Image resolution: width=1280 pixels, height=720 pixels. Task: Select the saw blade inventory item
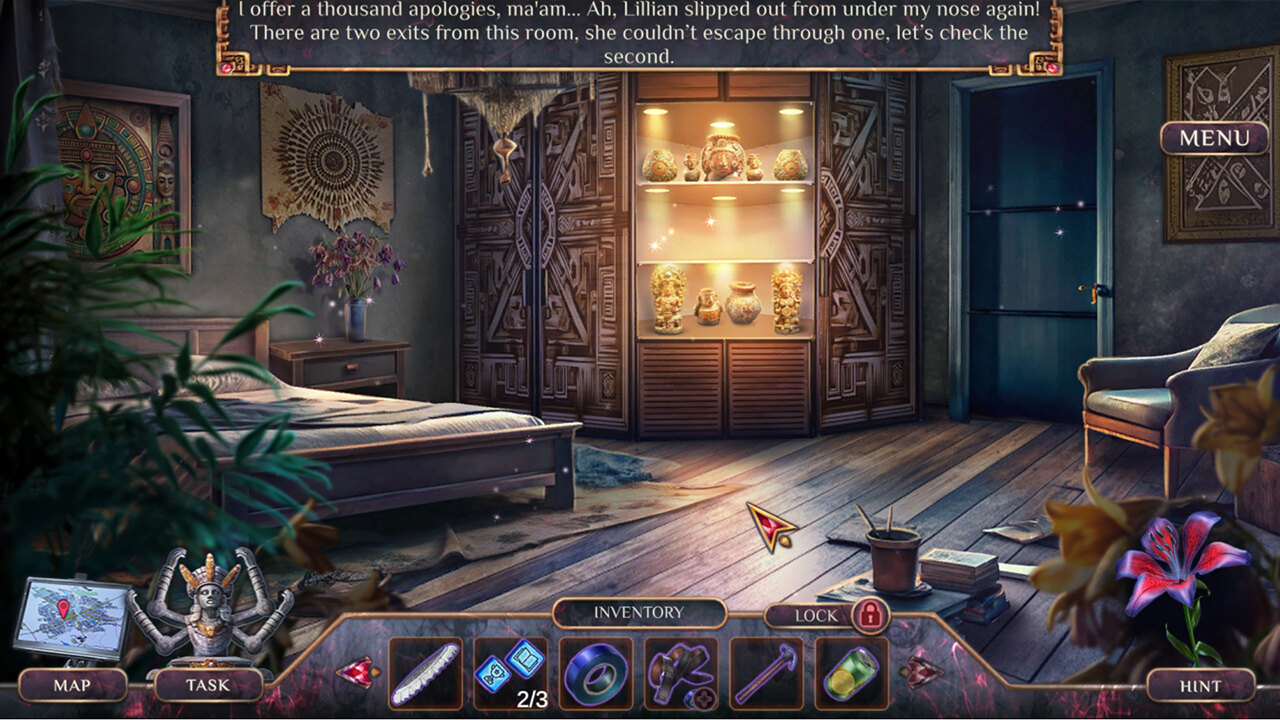425,673
